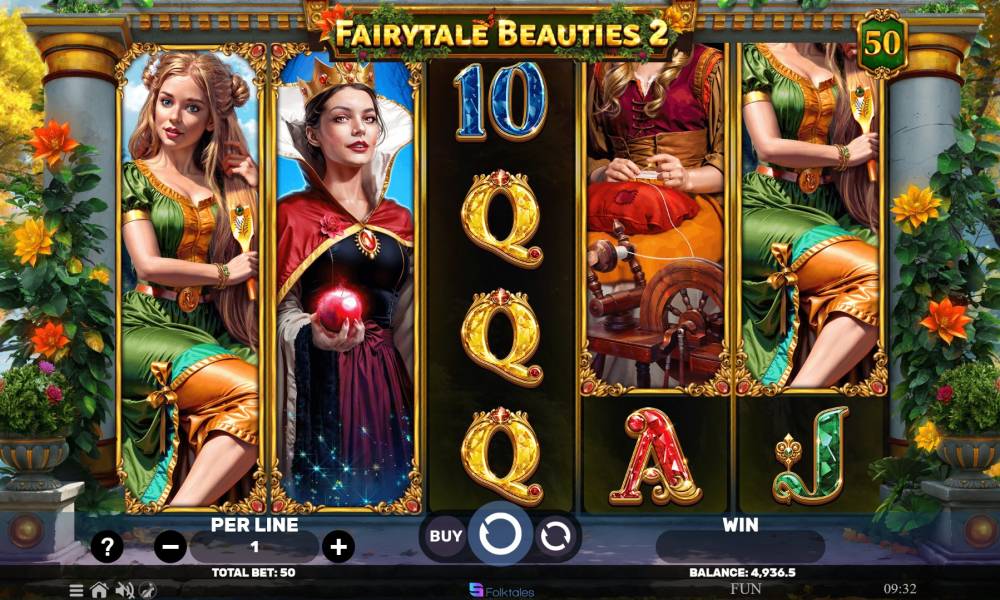The image size is (1000, 600).
Task: Toggle the muted sound speaker icon
Action: coord(125,590)
